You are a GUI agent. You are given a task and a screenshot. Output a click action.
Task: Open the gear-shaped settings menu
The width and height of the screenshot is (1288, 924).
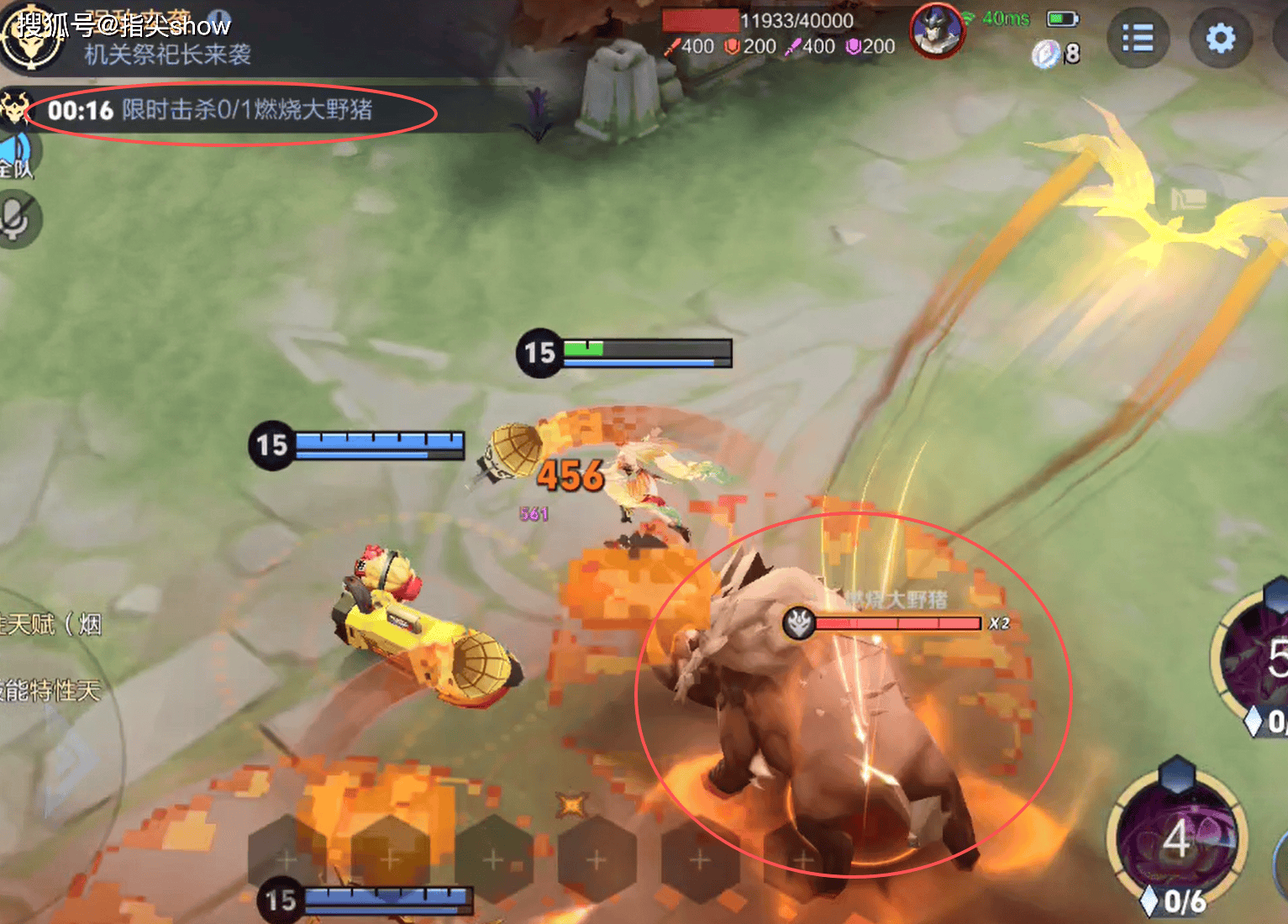tap(1220, 39)
